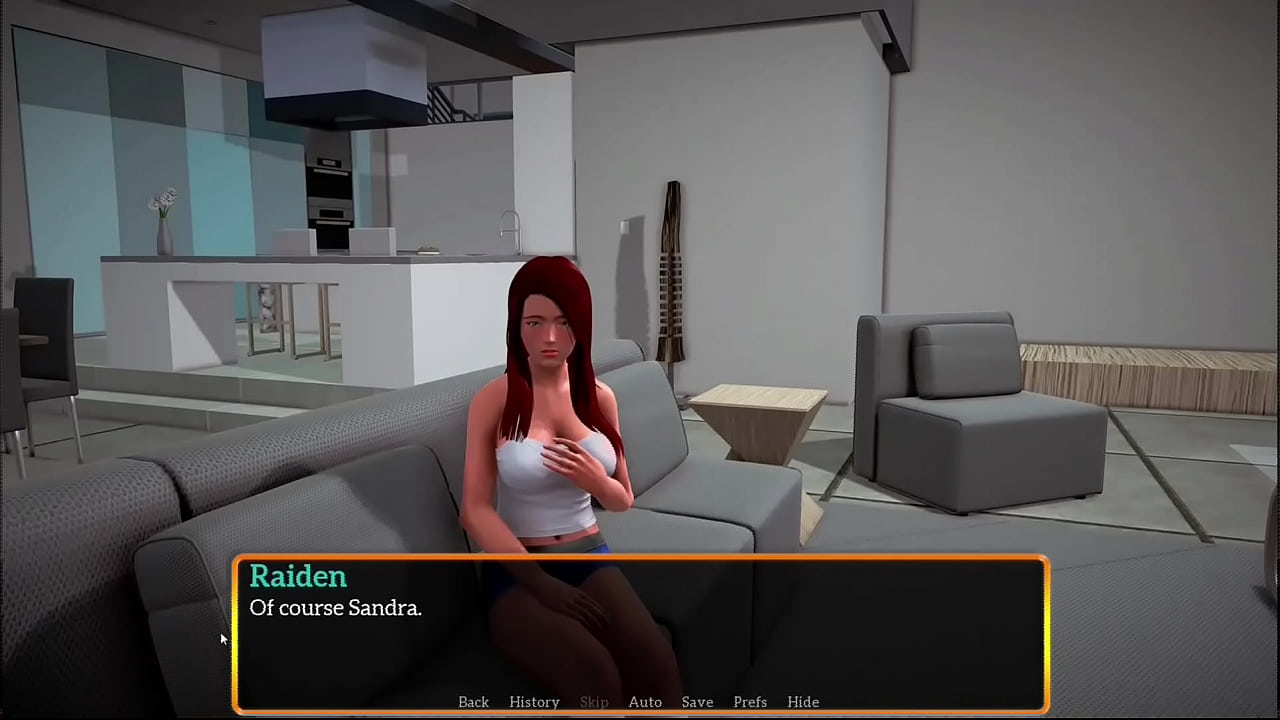
Task: Click the speaker name Raiden
Action: tap(297, 577)
